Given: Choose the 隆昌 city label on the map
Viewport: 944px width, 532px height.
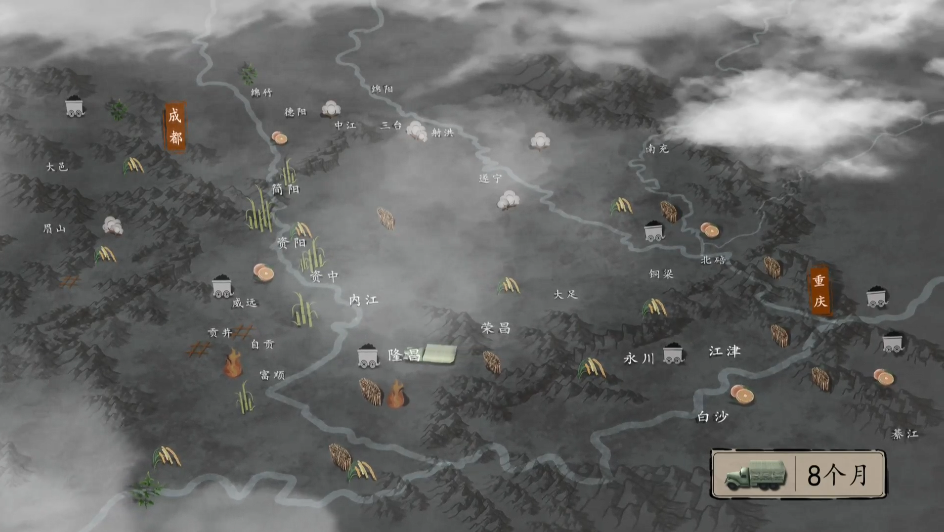Looking at the screenshot, I should click(404, 355).
